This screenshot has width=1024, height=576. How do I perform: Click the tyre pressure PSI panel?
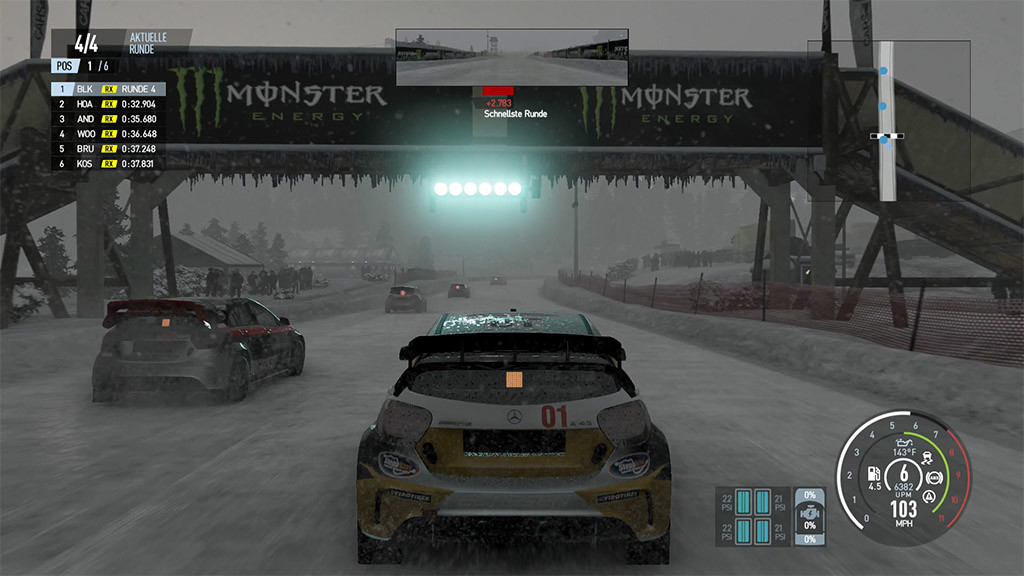[753, 516]
